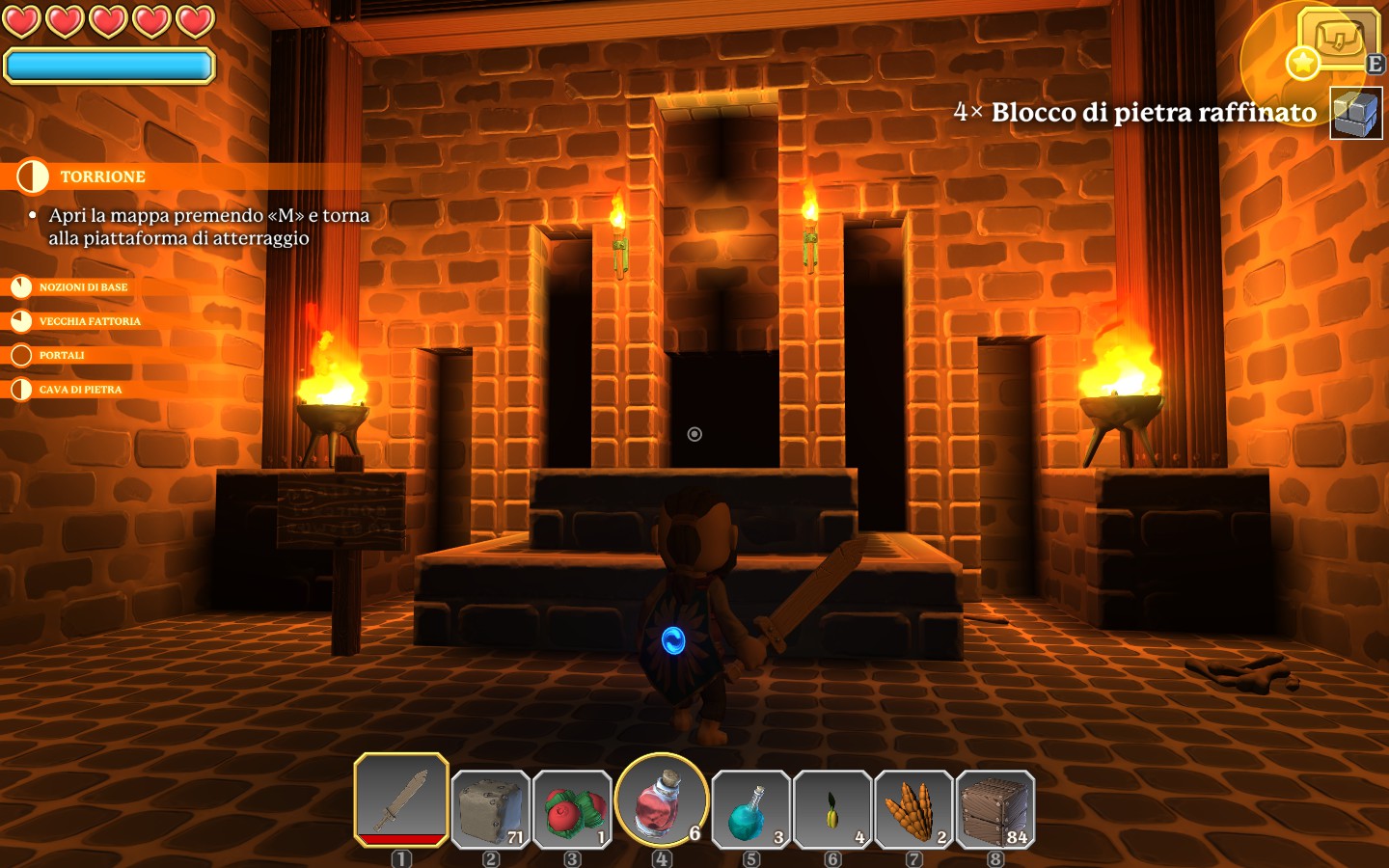The height and width of the screenshot is (868, 1389).
Task: Select the wooden crate stack of 84
Action: coord(995,809)
